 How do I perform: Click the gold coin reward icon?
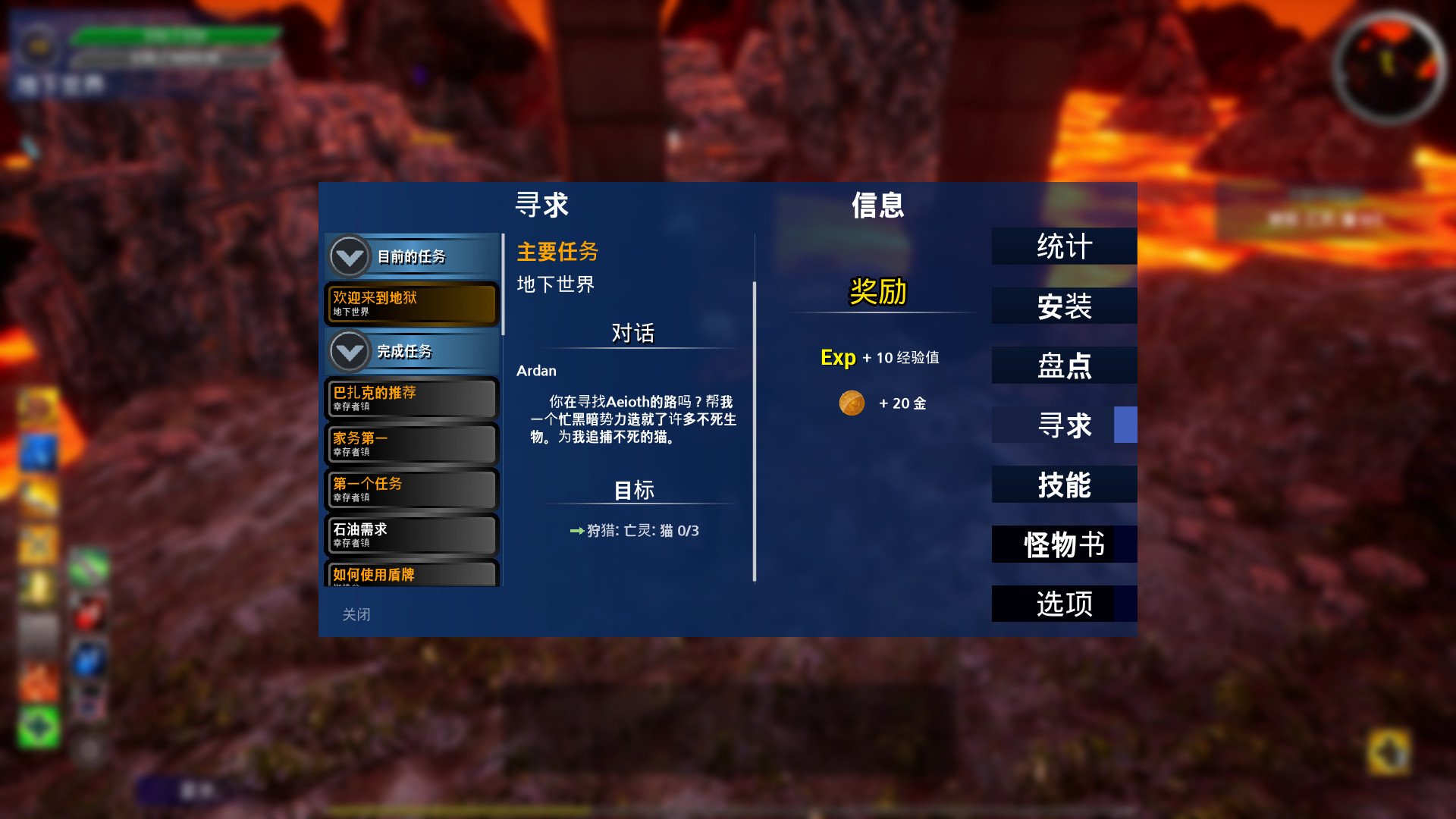click(852, 403)
